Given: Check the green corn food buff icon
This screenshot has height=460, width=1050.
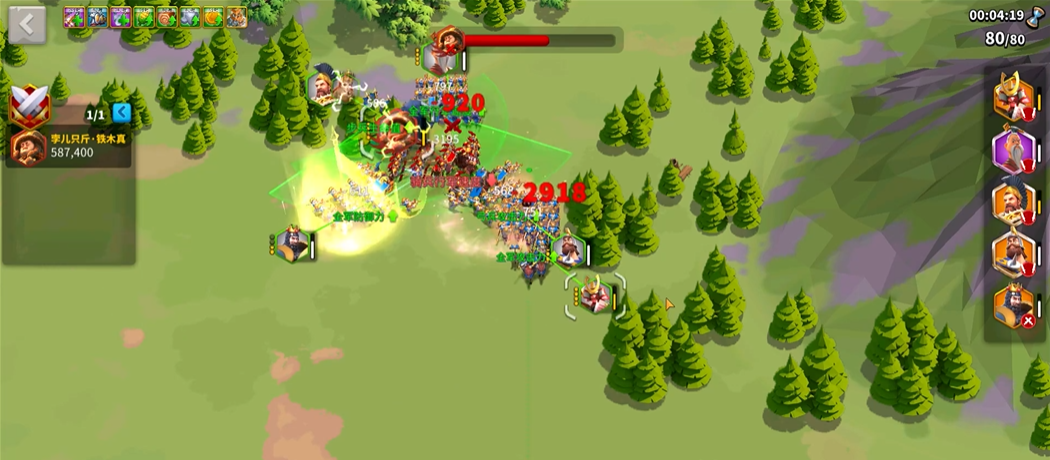Looking at the screenshot, I should point(144,17).
